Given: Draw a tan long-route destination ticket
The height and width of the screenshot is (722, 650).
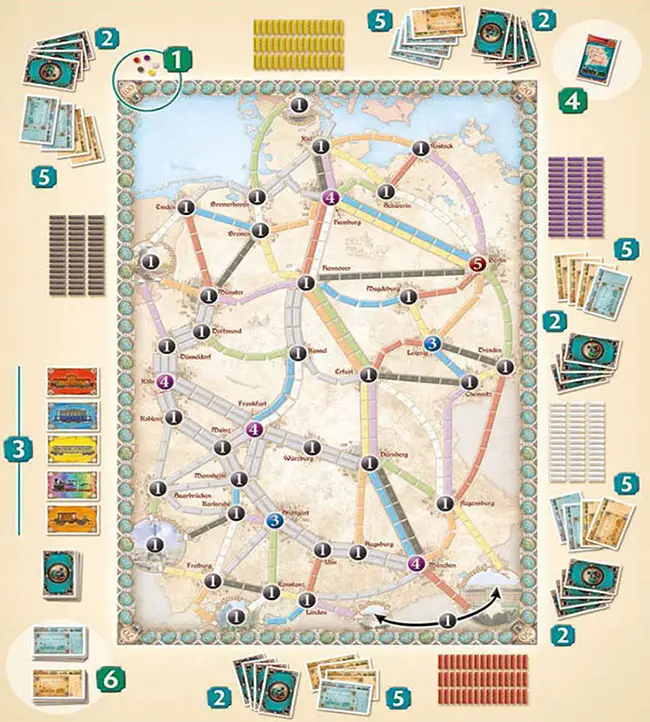Looking at the screenshot, I should [x=60, y=680].
